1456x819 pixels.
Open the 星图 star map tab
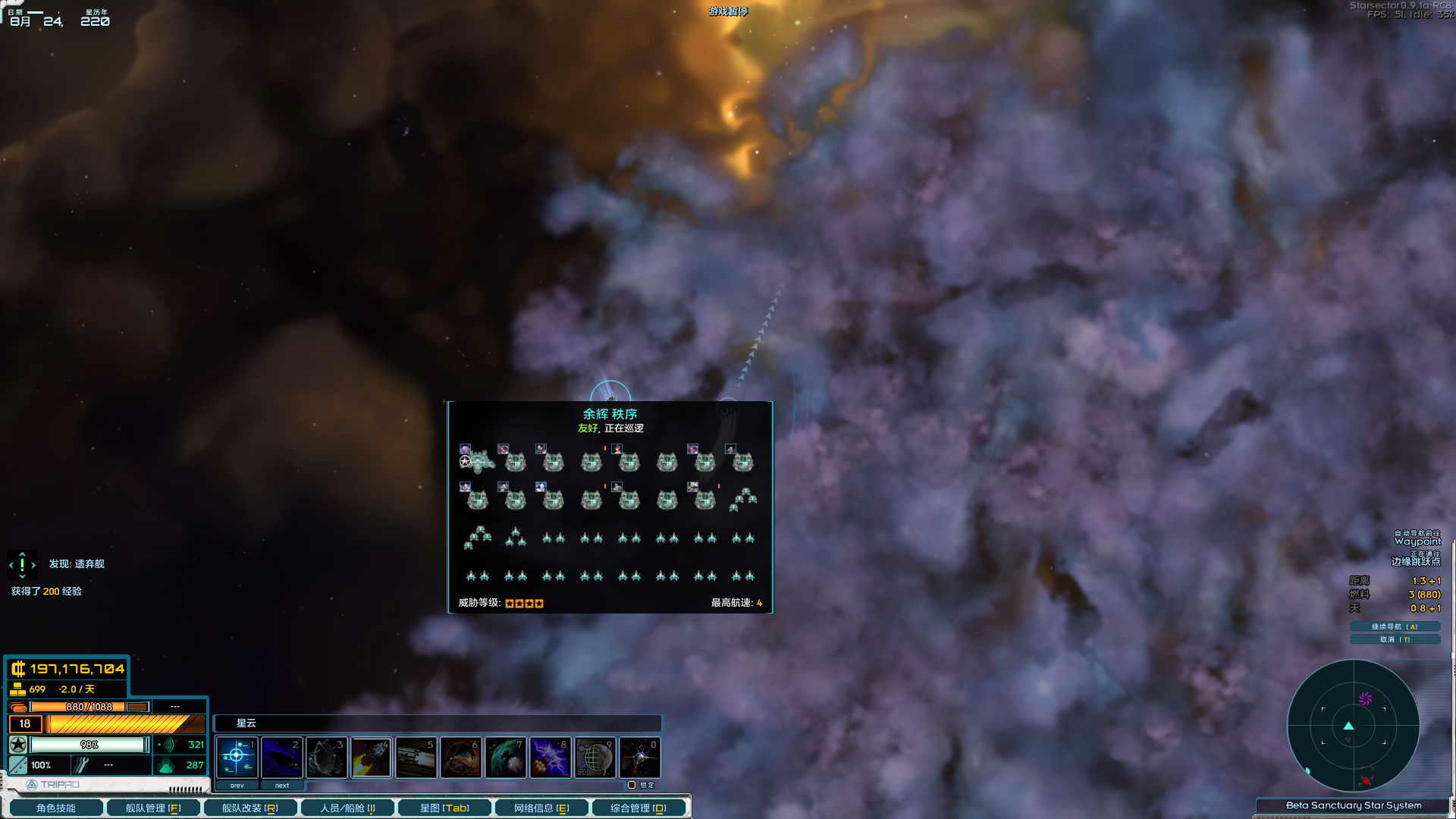[444, 807]
